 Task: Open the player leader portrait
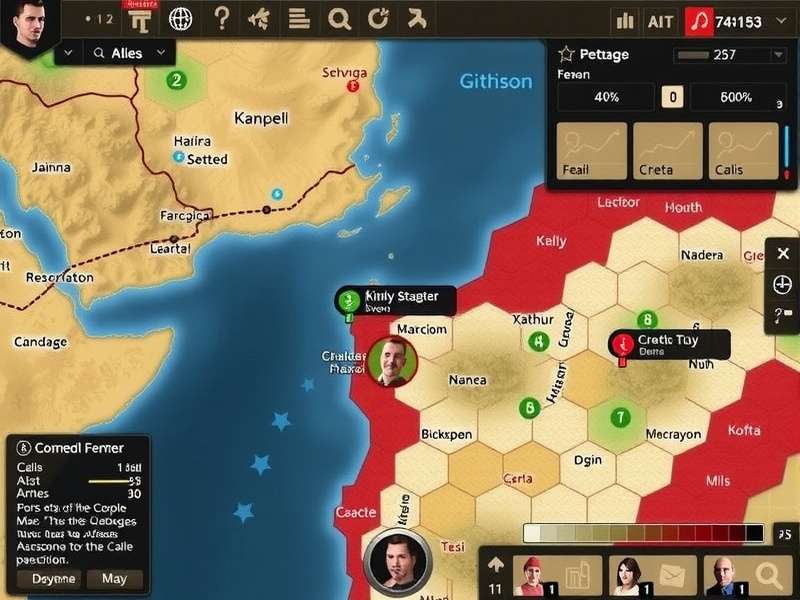coord(28,24)
